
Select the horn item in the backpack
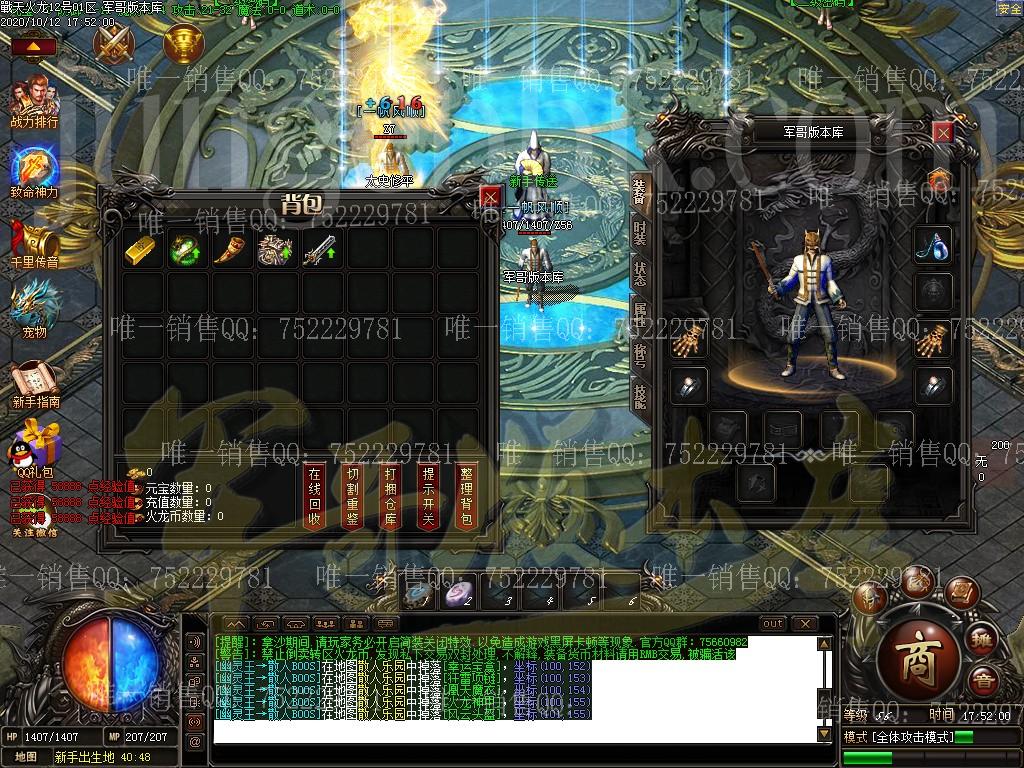pos(229,250)
